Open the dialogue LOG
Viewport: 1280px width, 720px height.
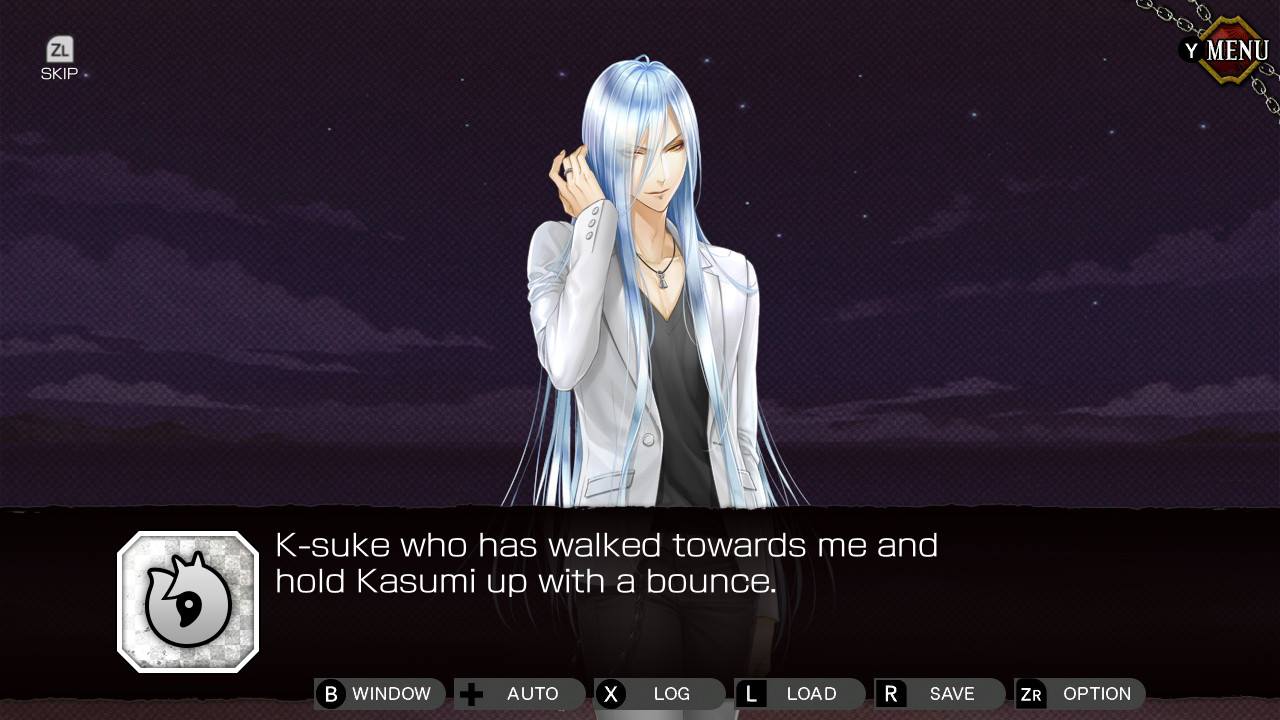click(660, 694)
